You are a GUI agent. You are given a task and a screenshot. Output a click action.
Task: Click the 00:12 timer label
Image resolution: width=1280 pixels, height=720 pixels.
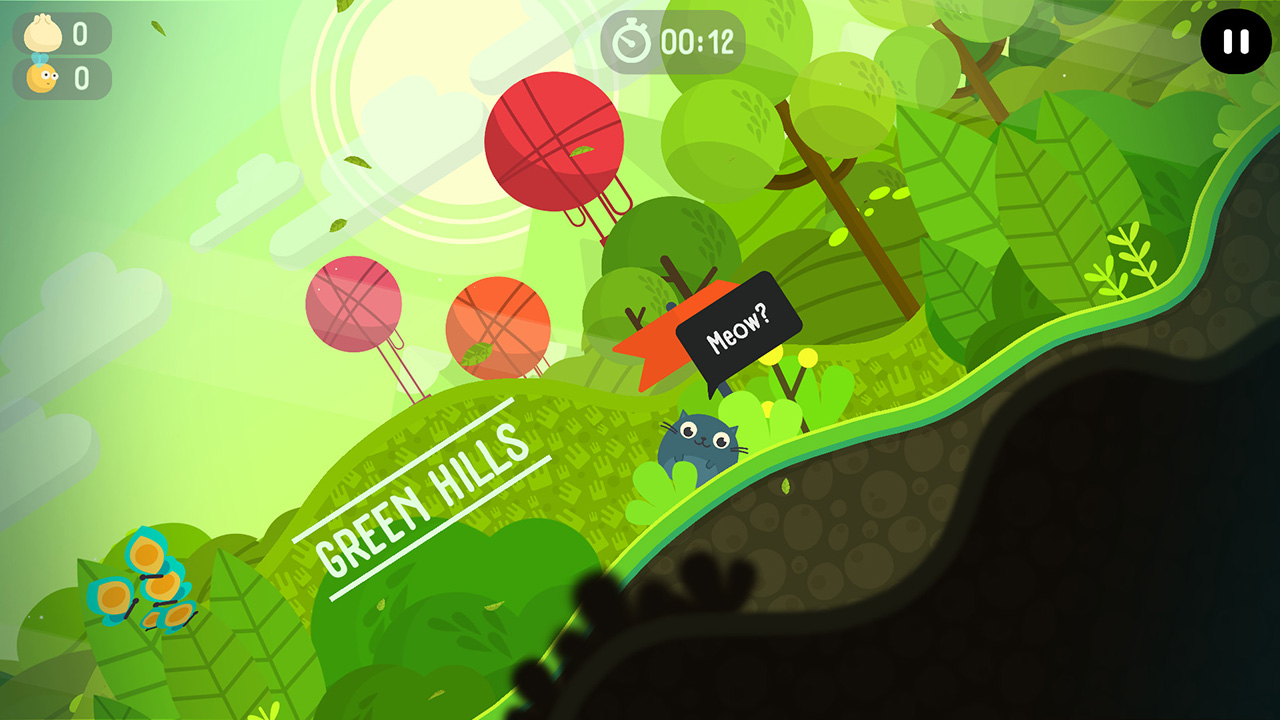(x=698, y=40)
